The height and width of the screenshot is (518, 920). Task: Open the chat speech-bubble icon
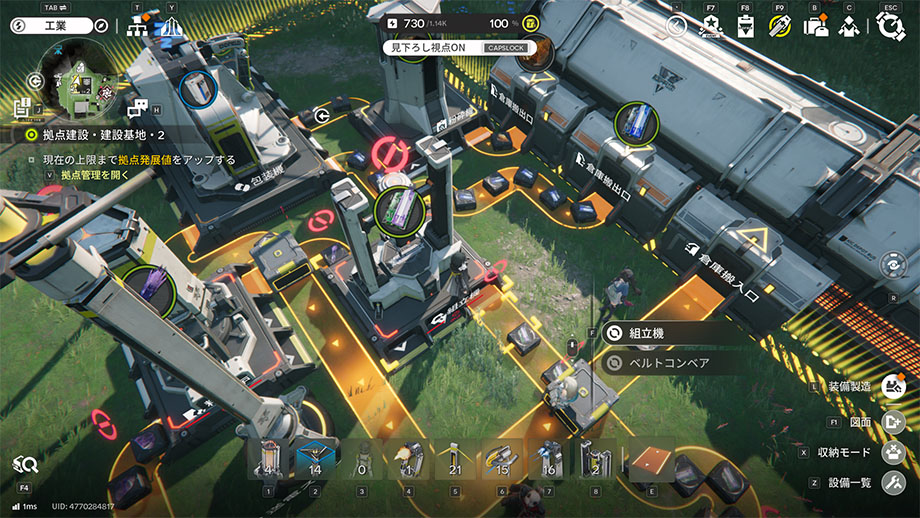tap(138, 108)
